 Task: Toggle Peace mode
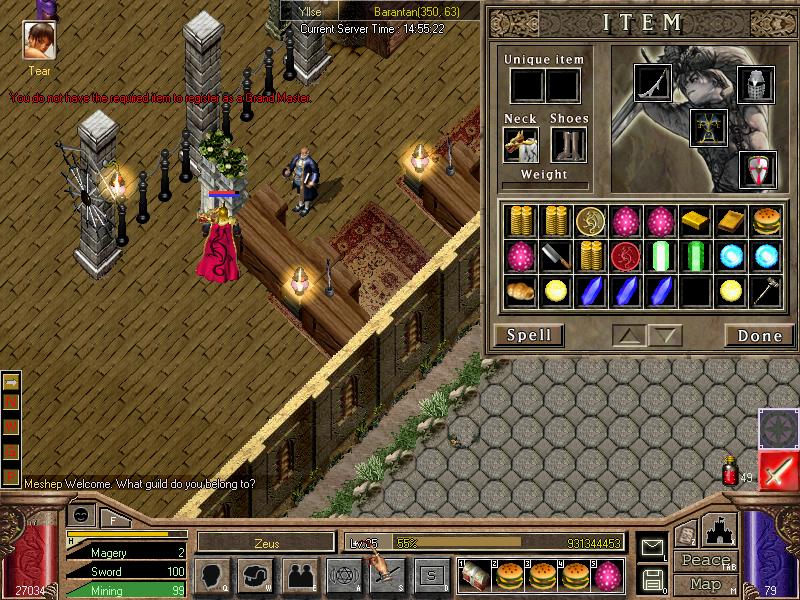point(705,561)
